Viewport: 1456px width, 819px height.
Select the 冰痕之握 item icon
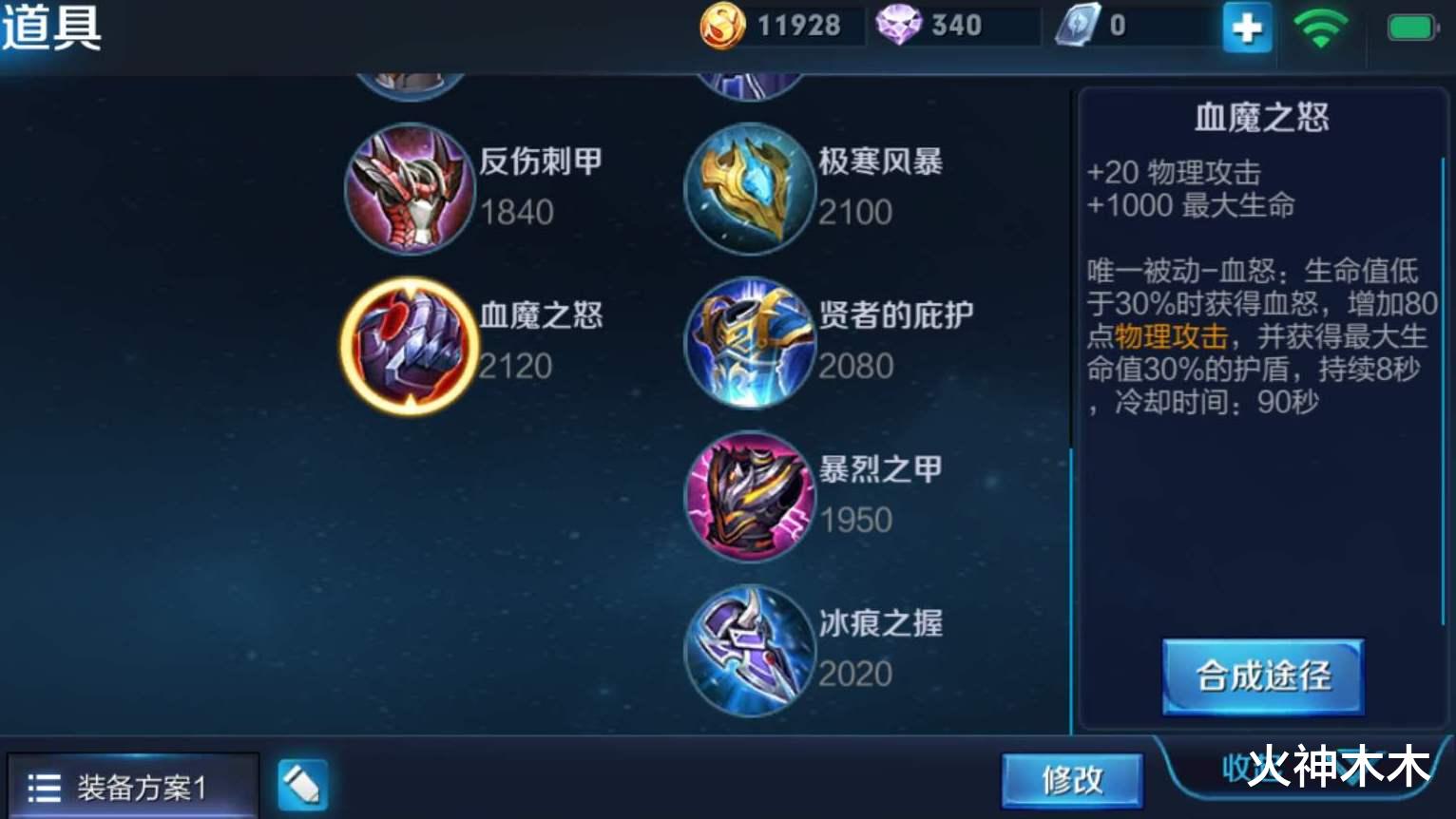(x=750, y=648)
